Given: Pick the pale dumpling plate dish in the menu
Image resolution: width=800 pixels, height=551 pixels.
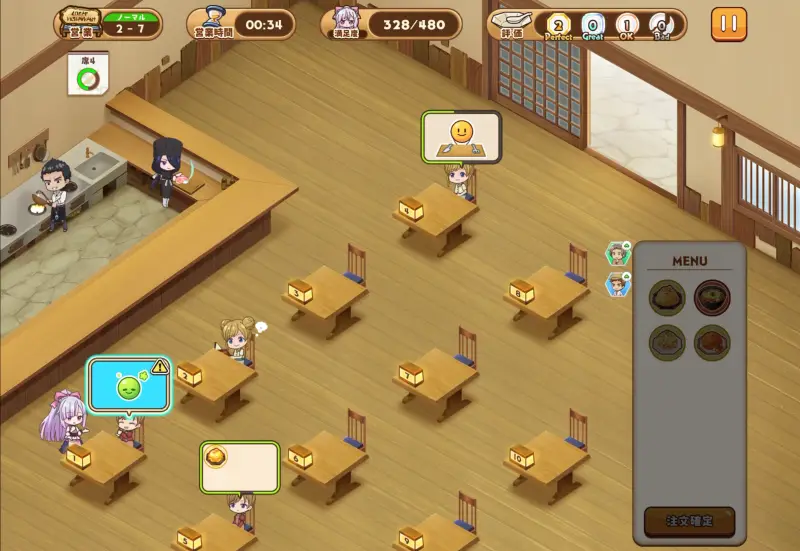Looking at the screenshot, I should point(667,342).
